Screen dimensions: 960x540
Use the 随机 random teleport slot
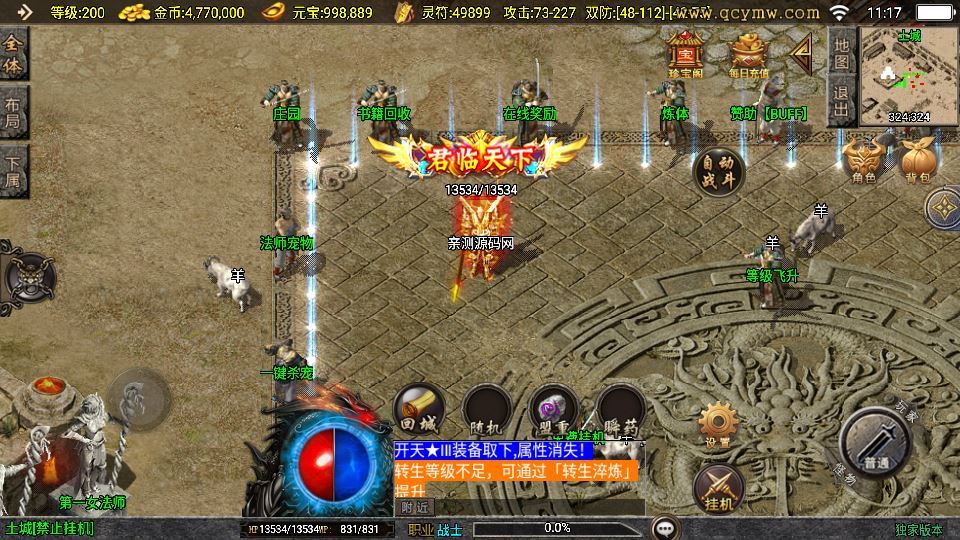click(x=487, y=409)
